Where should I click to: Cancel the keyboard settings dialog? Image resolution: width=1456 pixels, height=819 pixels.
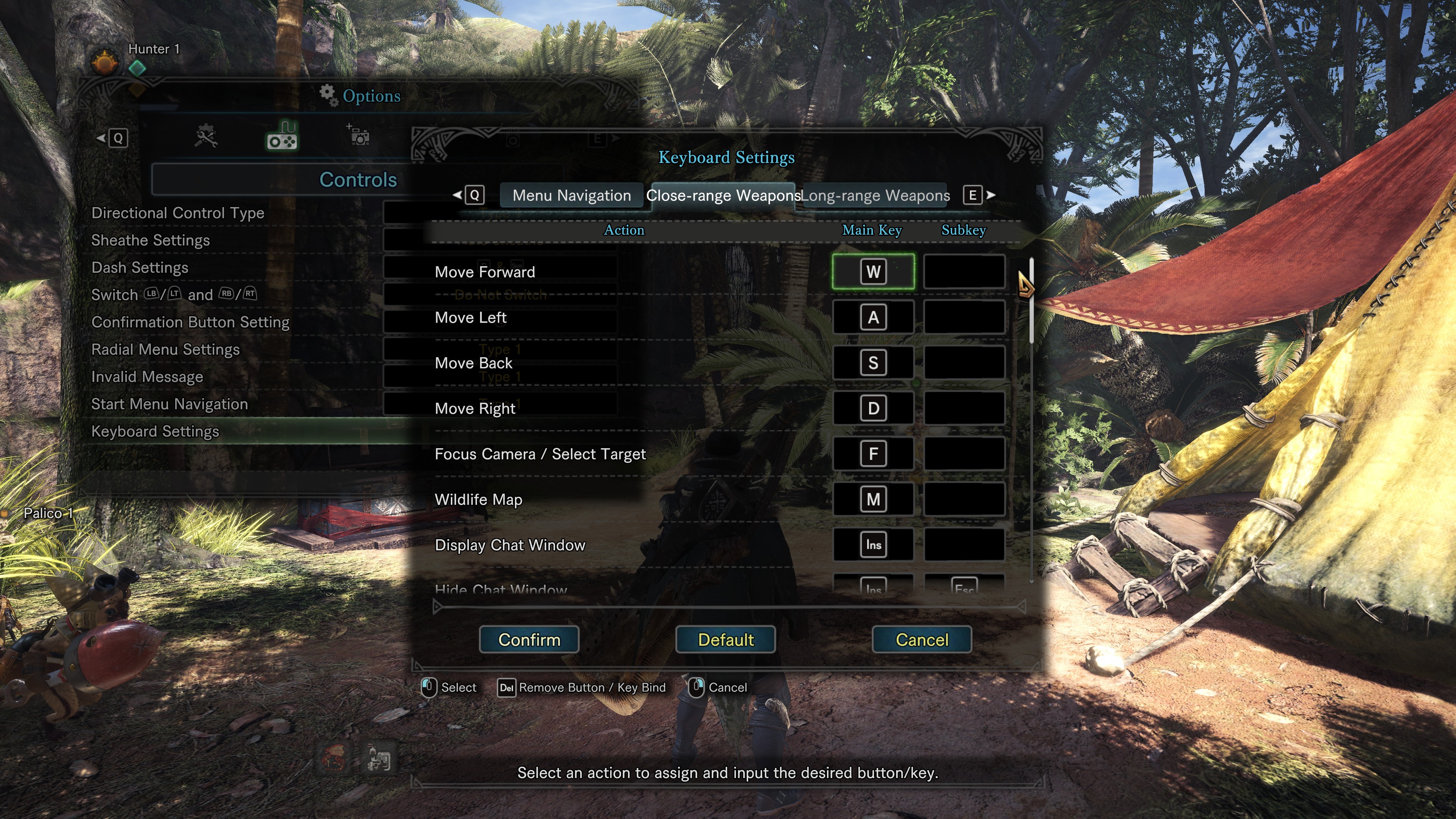(x=921, y=639)
